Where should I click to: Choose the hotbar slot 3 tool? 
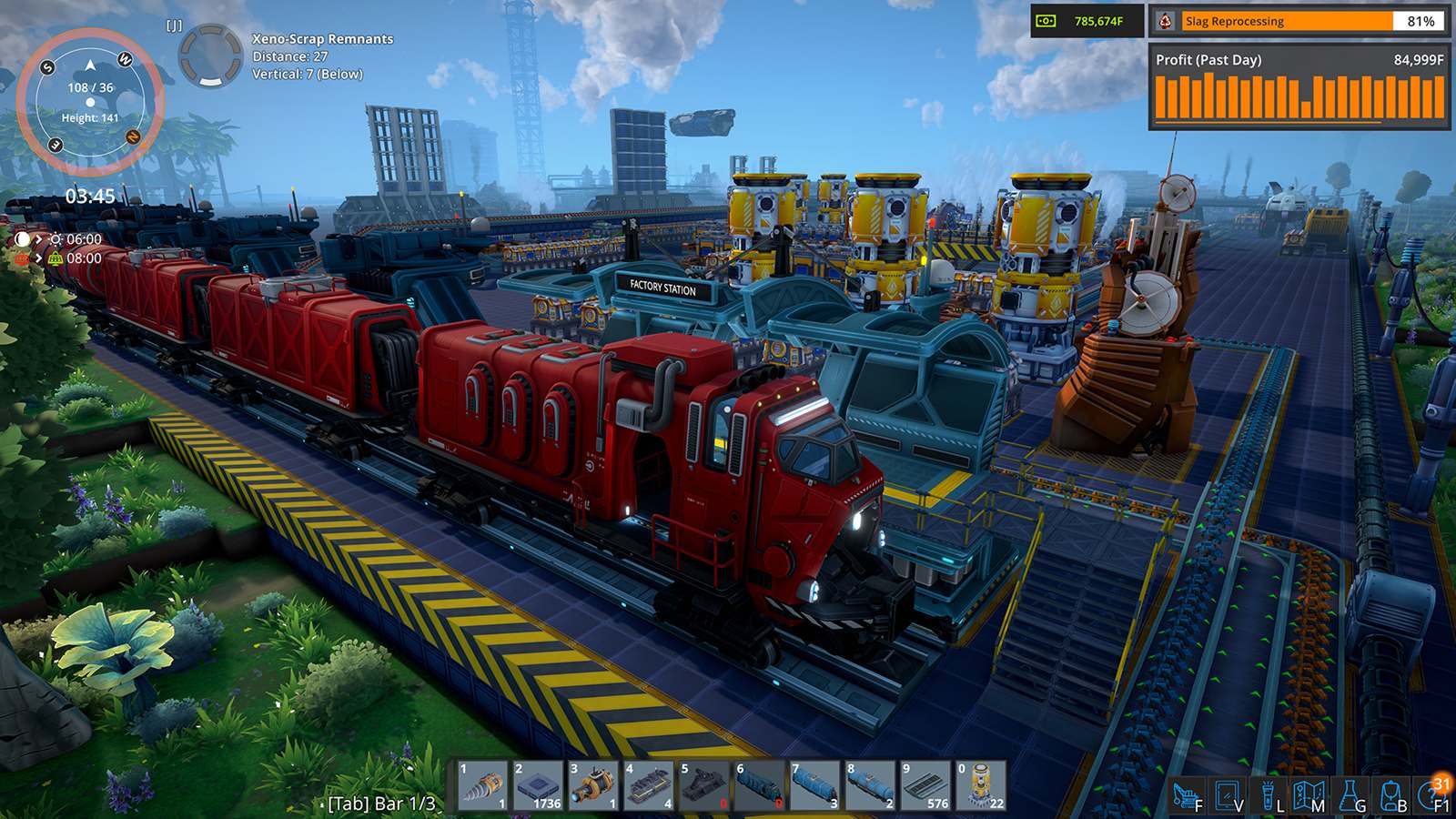(593, 785)
